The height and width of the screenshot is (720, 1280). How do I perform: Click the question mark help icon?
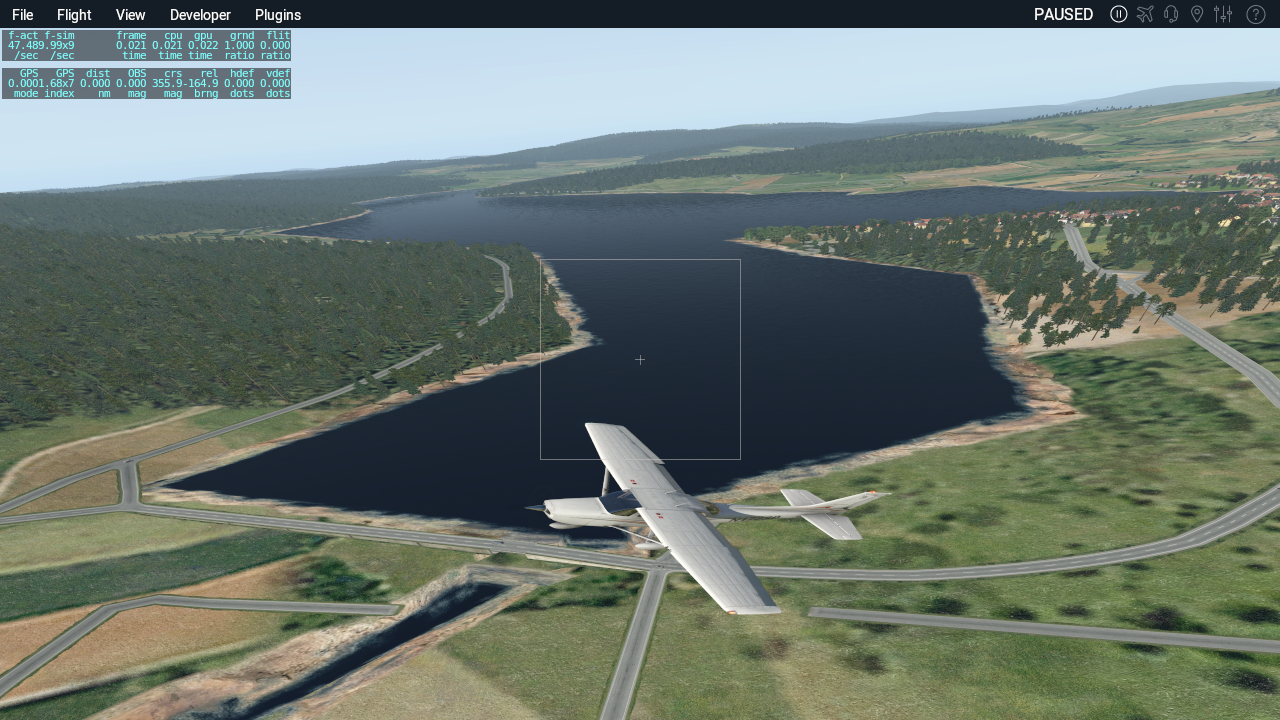(x=1255, y=14)
